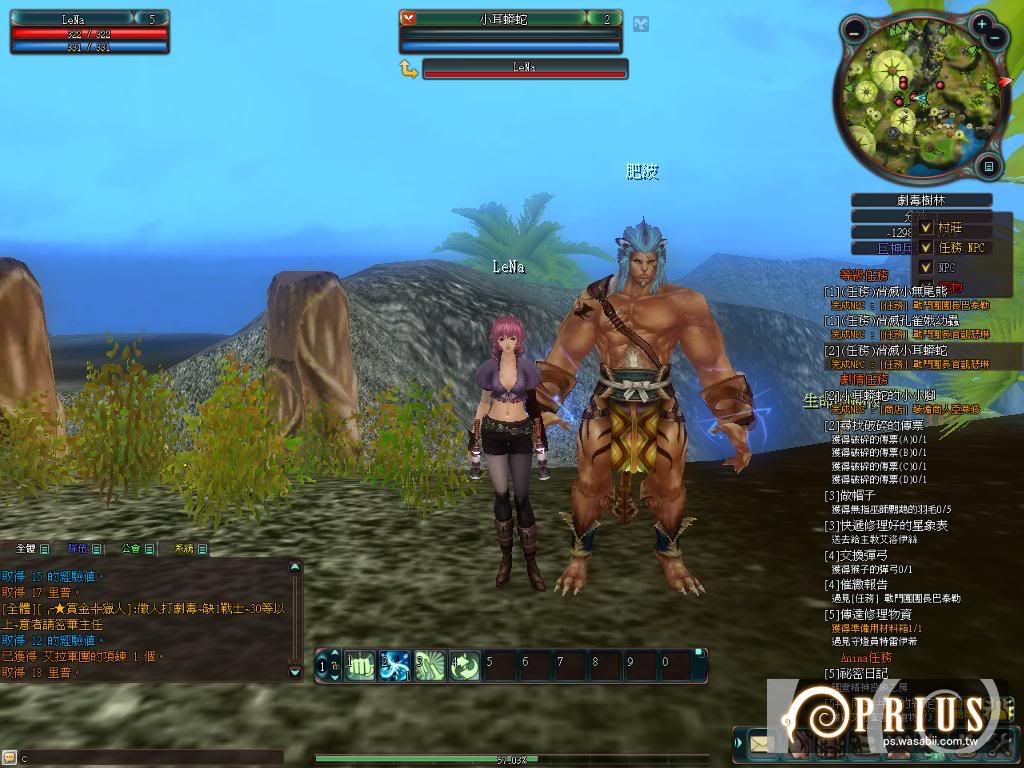Click the chat text input field
This screenshot has width=1024, height=768.
[x=150, y=758]
